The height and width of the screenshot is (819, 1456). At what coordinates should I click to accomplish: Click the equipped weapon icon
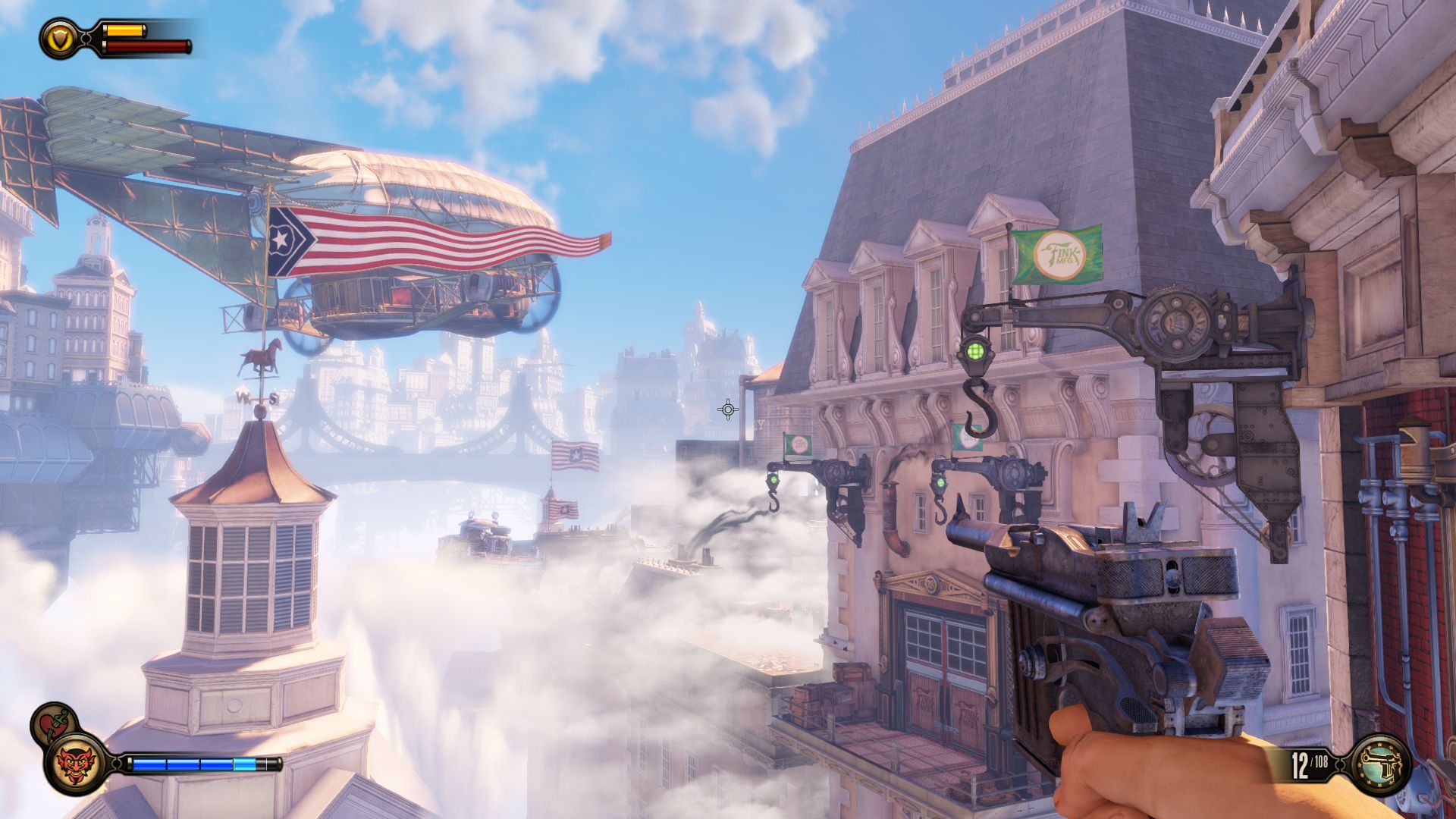[x=1381, y=764]
